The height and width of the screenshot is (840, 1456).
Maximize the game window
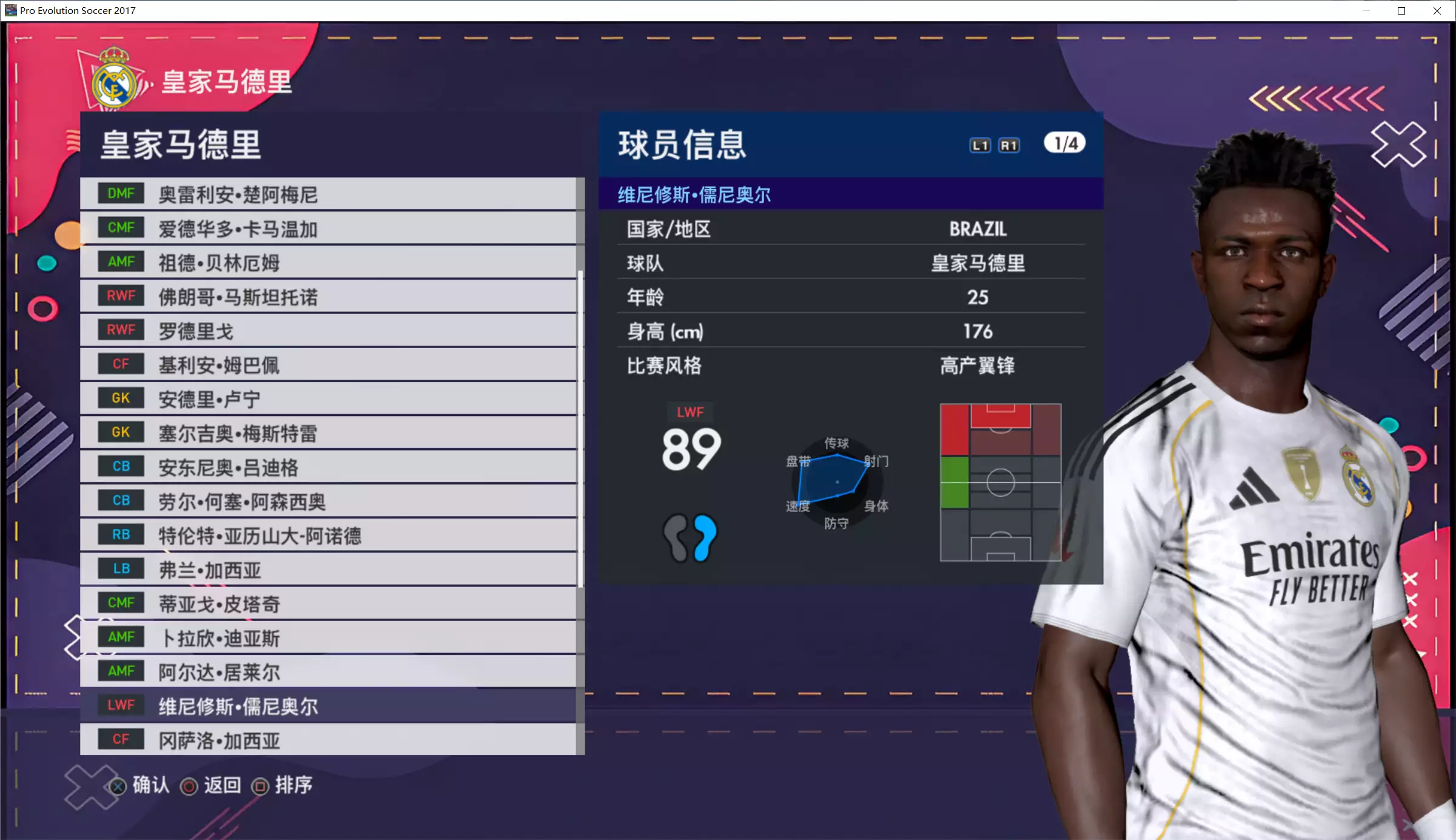coord(1401,11)
